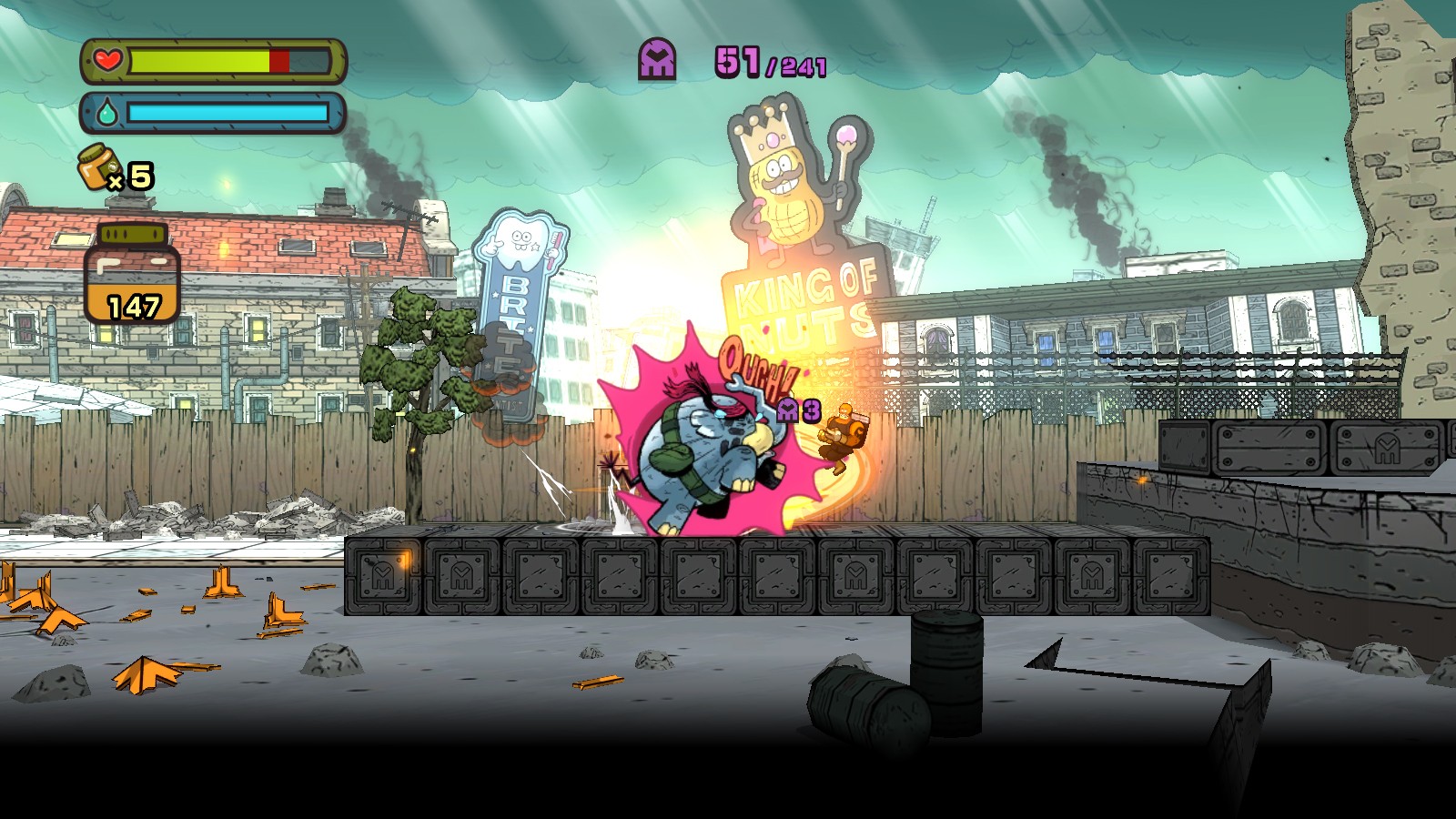Screen dimensions: 1456x819
Task: Click the purple enemy counter icon
Action: click(657, 58)
